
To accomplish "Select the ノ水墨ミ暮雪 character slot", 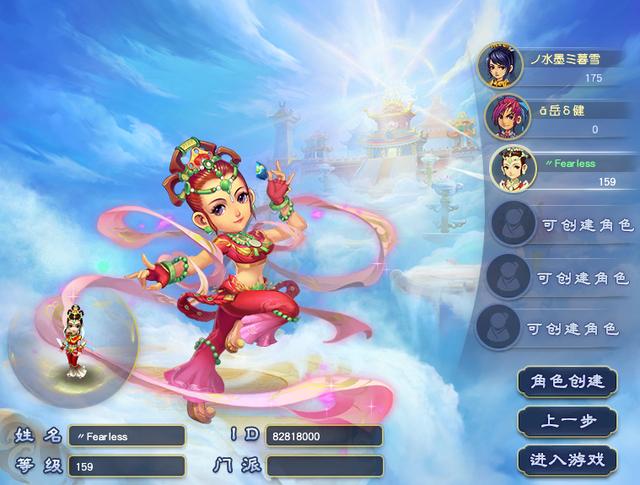I will point(555,66).
